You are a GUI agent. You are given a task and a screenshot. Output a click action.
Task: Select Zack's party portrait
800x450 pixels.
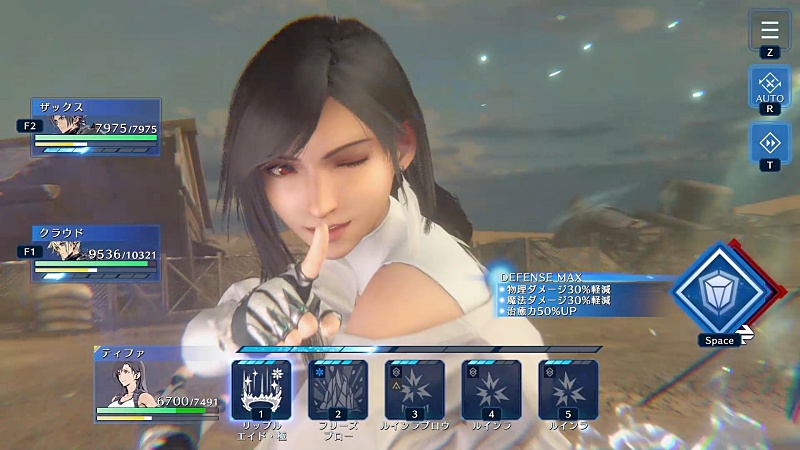(x=70, y=125)
